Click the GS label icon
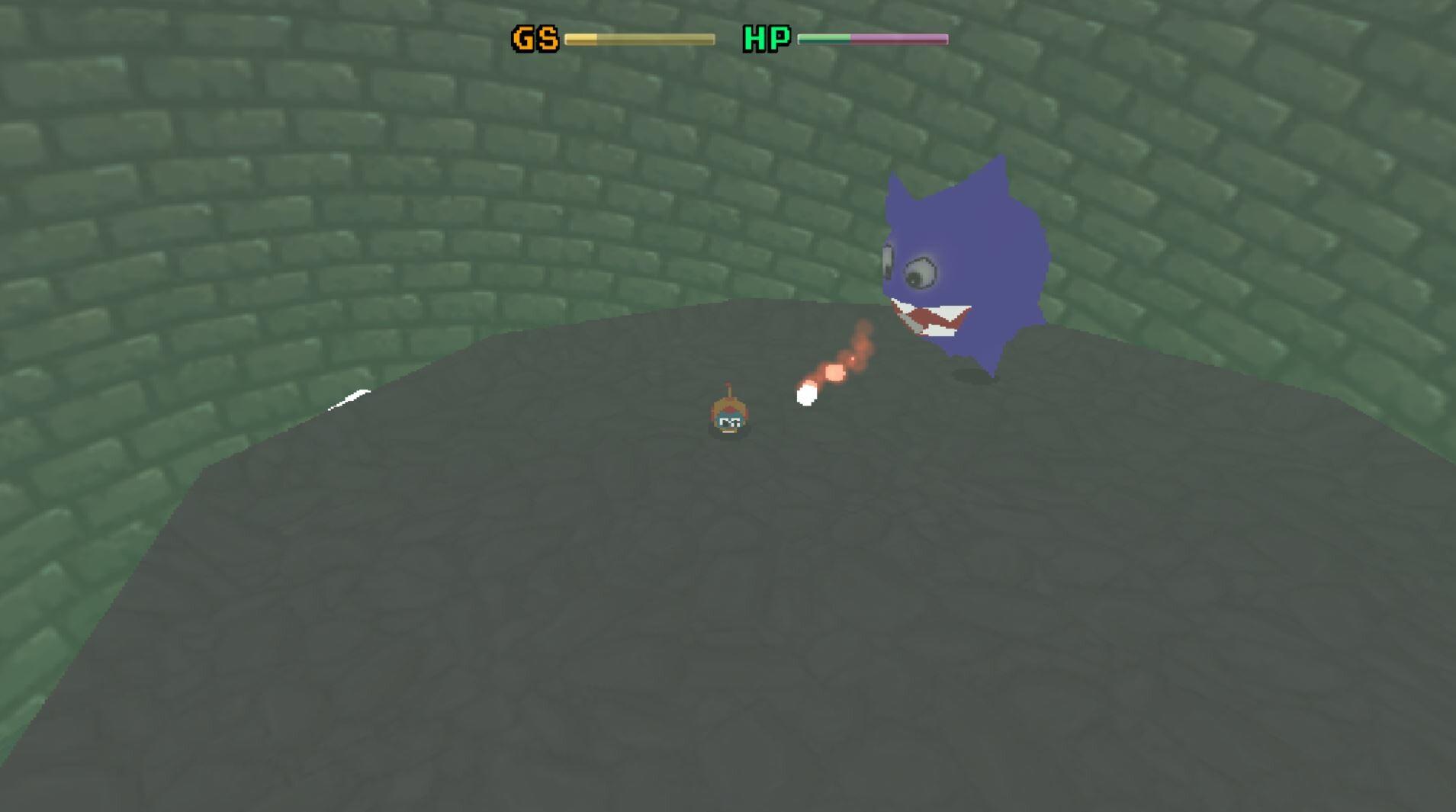Viewport: 1456px width, 812px height. (534, 37)
